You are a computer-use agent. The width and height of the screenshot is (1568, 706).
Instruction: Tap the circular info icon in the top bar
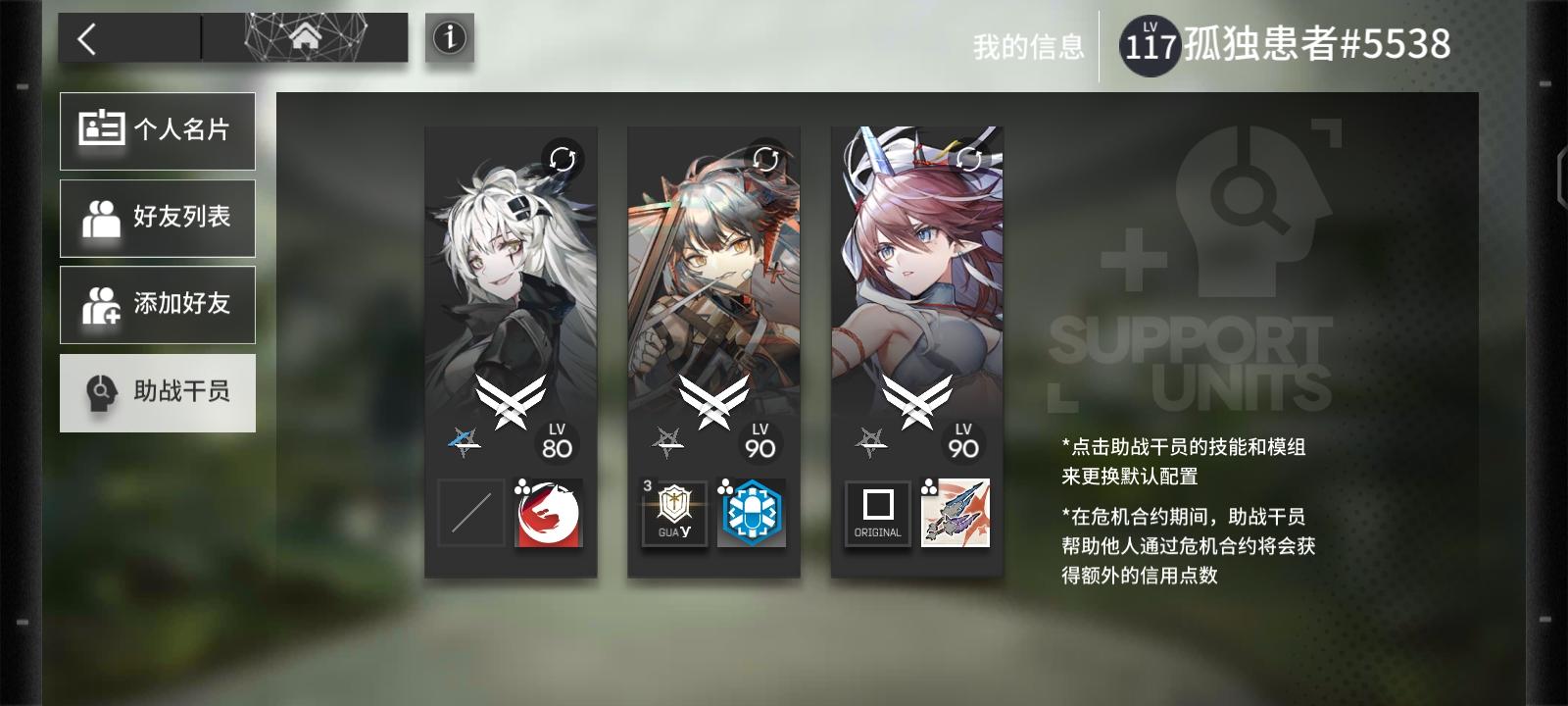tap(447, 38)
